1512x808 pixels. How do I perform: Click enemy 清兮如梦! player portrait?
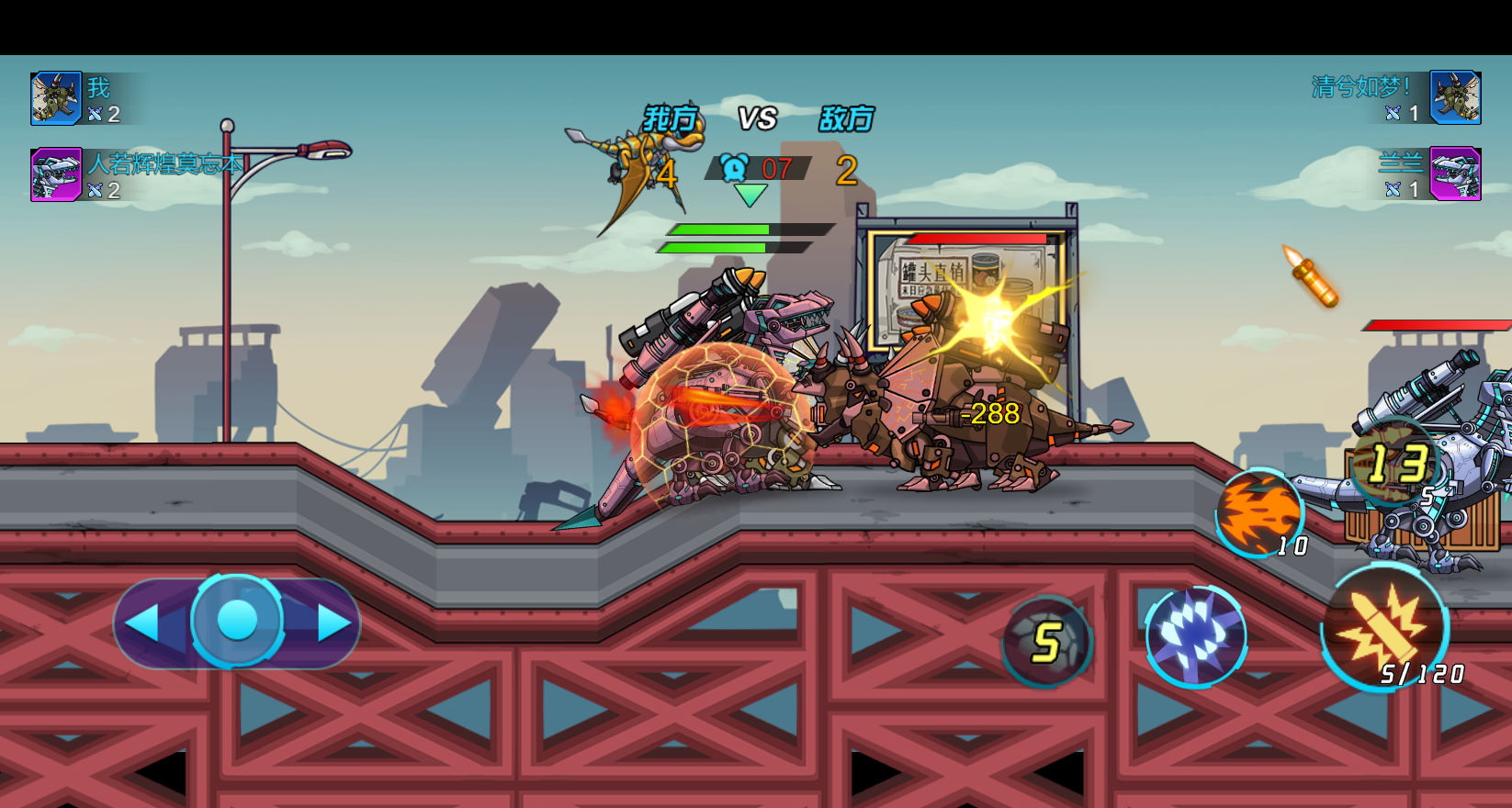pos(1455,97)
